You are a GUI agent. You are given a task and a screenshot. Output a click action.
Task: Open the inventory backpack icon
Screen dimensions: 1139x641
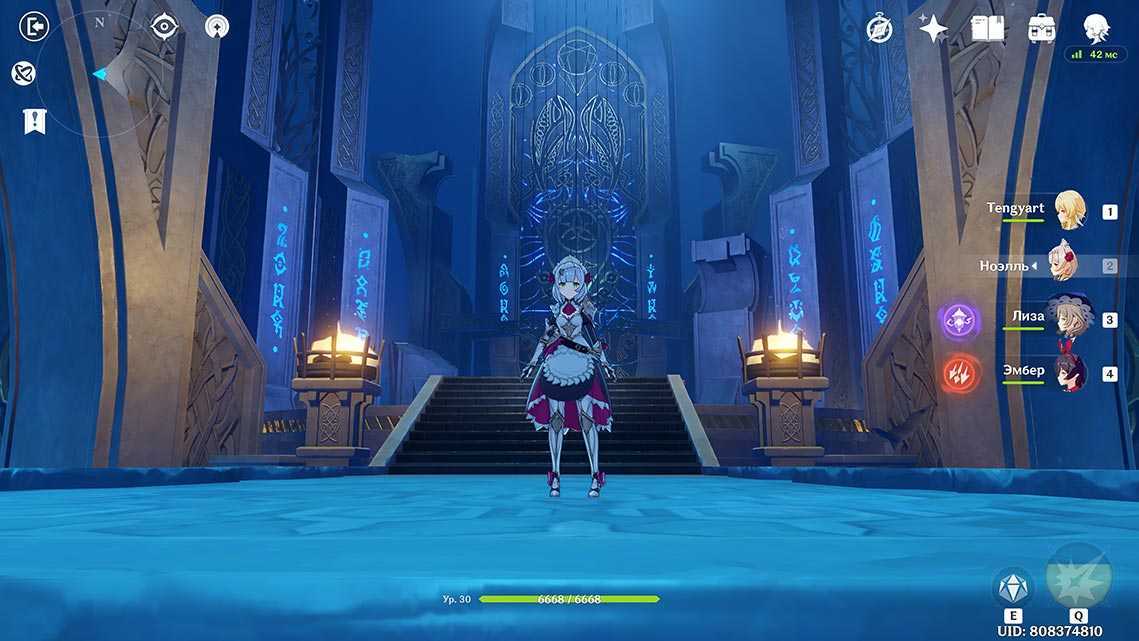coord(1042,28)
